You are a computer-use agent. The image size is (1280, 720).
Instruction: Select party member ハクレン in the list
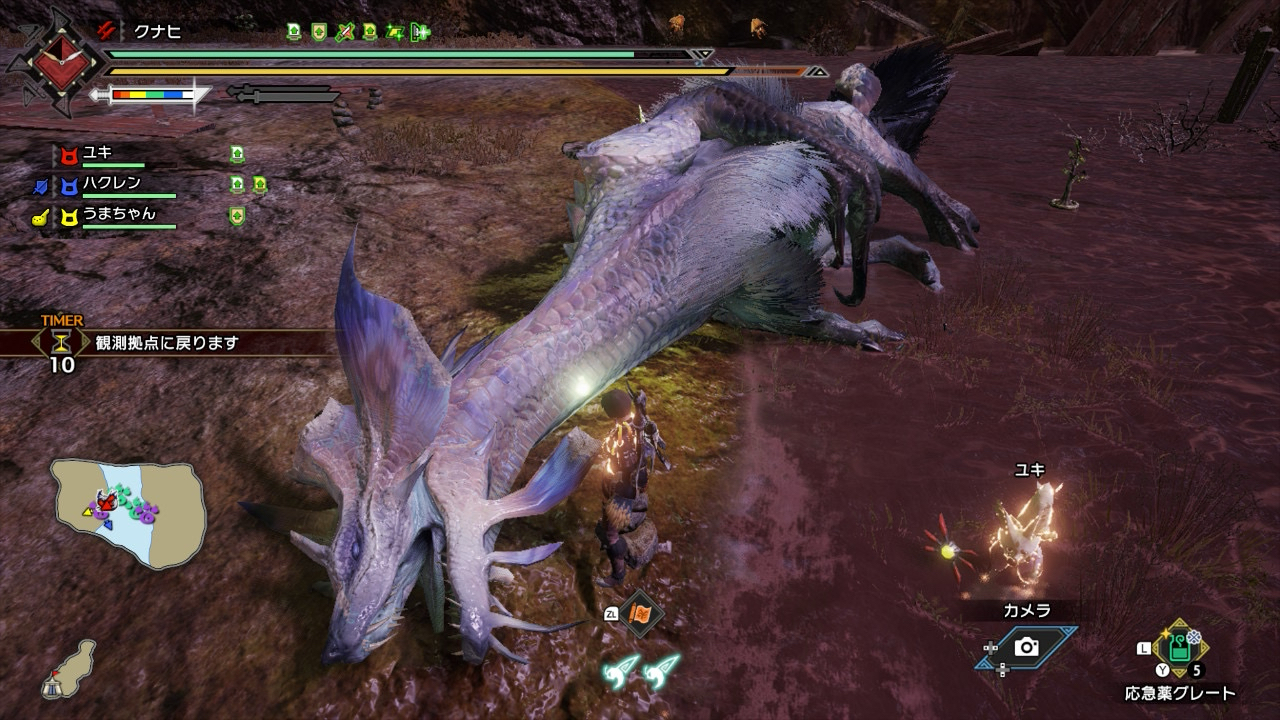(111, 184)
